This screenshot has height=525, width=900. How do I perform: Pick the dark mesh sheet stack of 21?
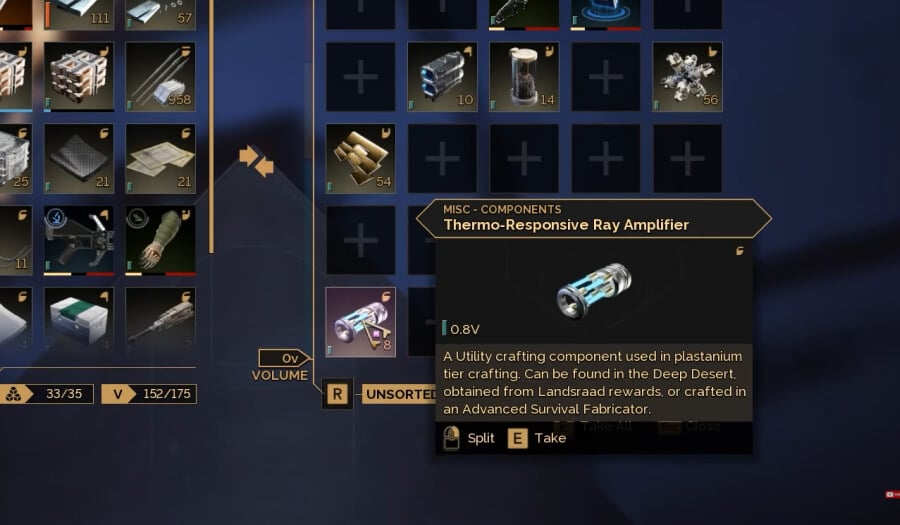pos(79,158)
